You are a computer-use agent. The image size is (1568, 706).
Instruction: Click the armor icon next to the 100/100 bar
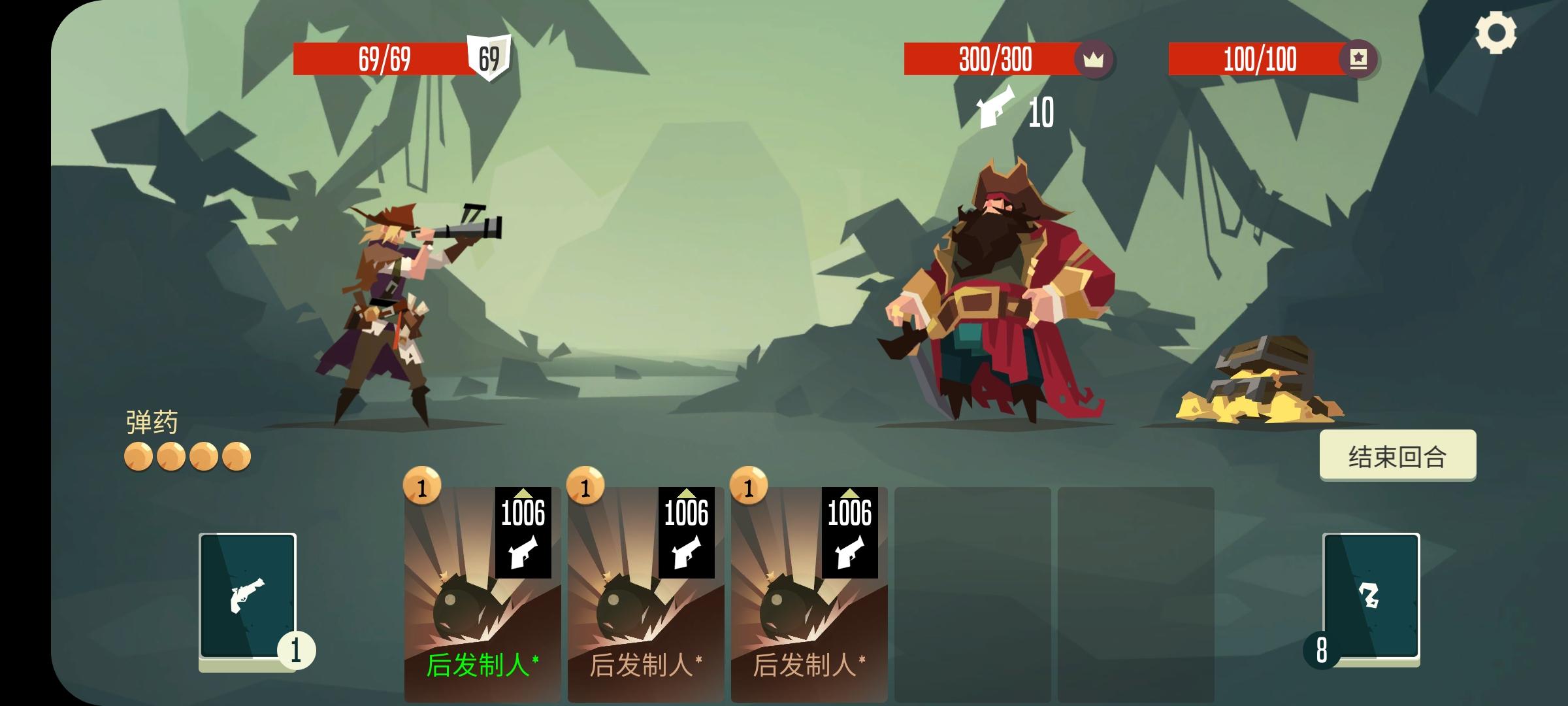1359,59
